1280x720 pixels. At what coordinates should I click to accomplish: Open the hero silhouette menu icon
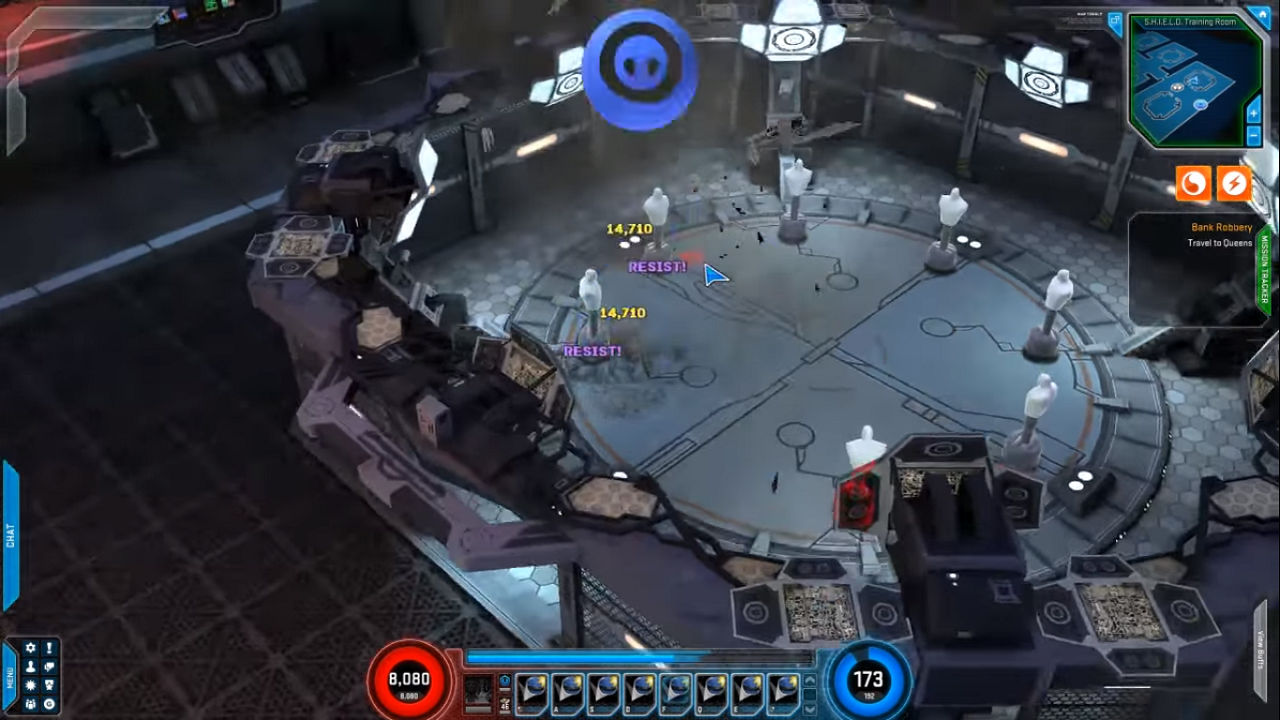[x=31, y=667]
